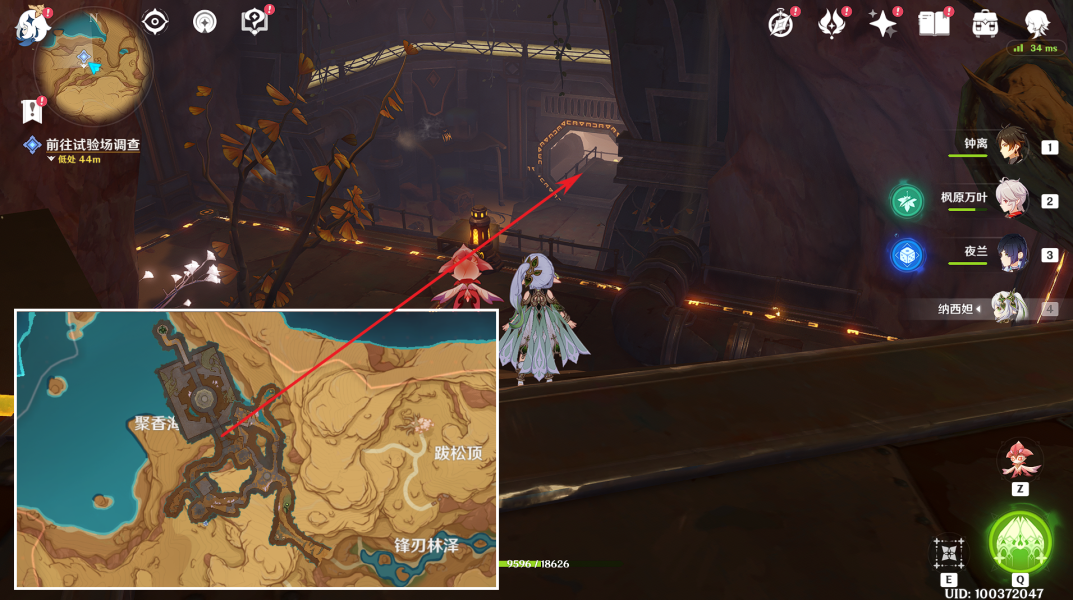The height and width of the screenshot is (600, 1073).
Task: Open the open-book handbook icon
Action: 933,23
